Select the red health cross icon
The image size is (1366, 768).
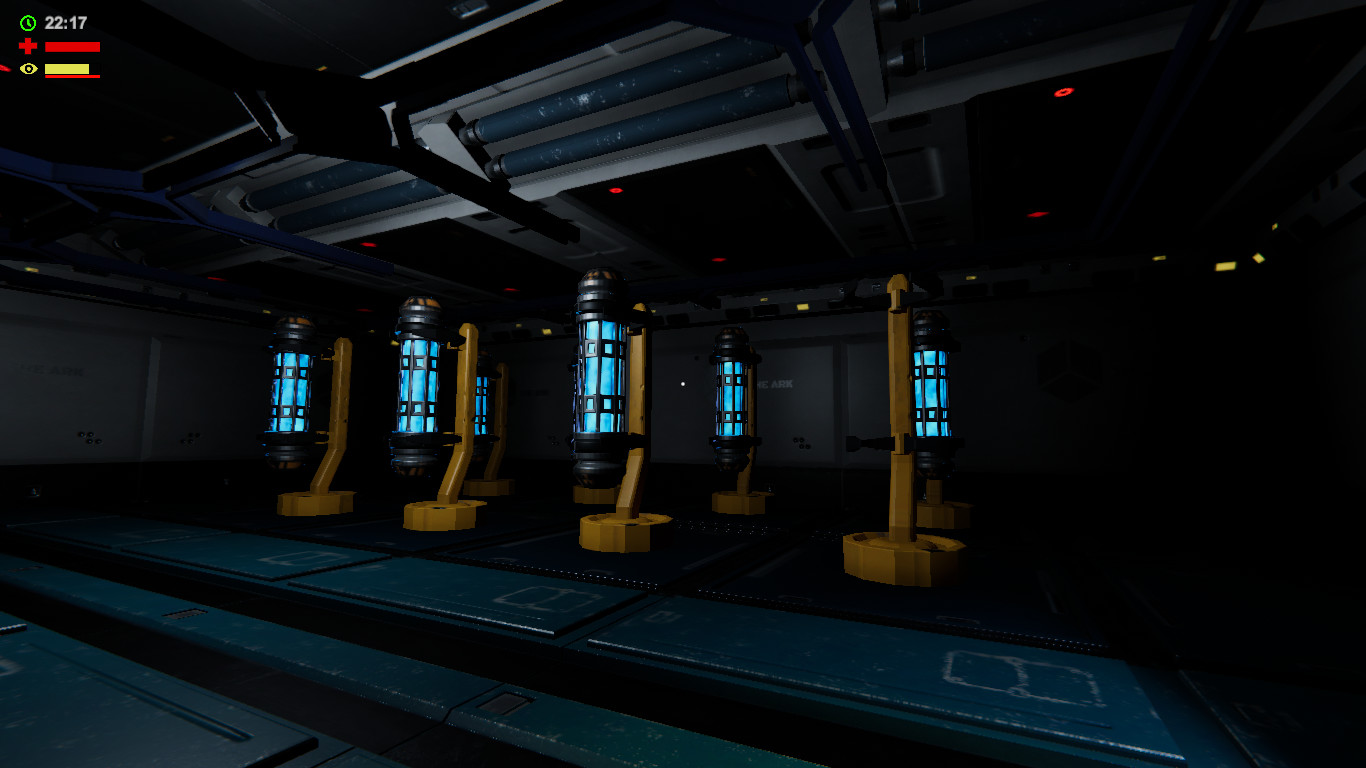click(x=28, y=45)
